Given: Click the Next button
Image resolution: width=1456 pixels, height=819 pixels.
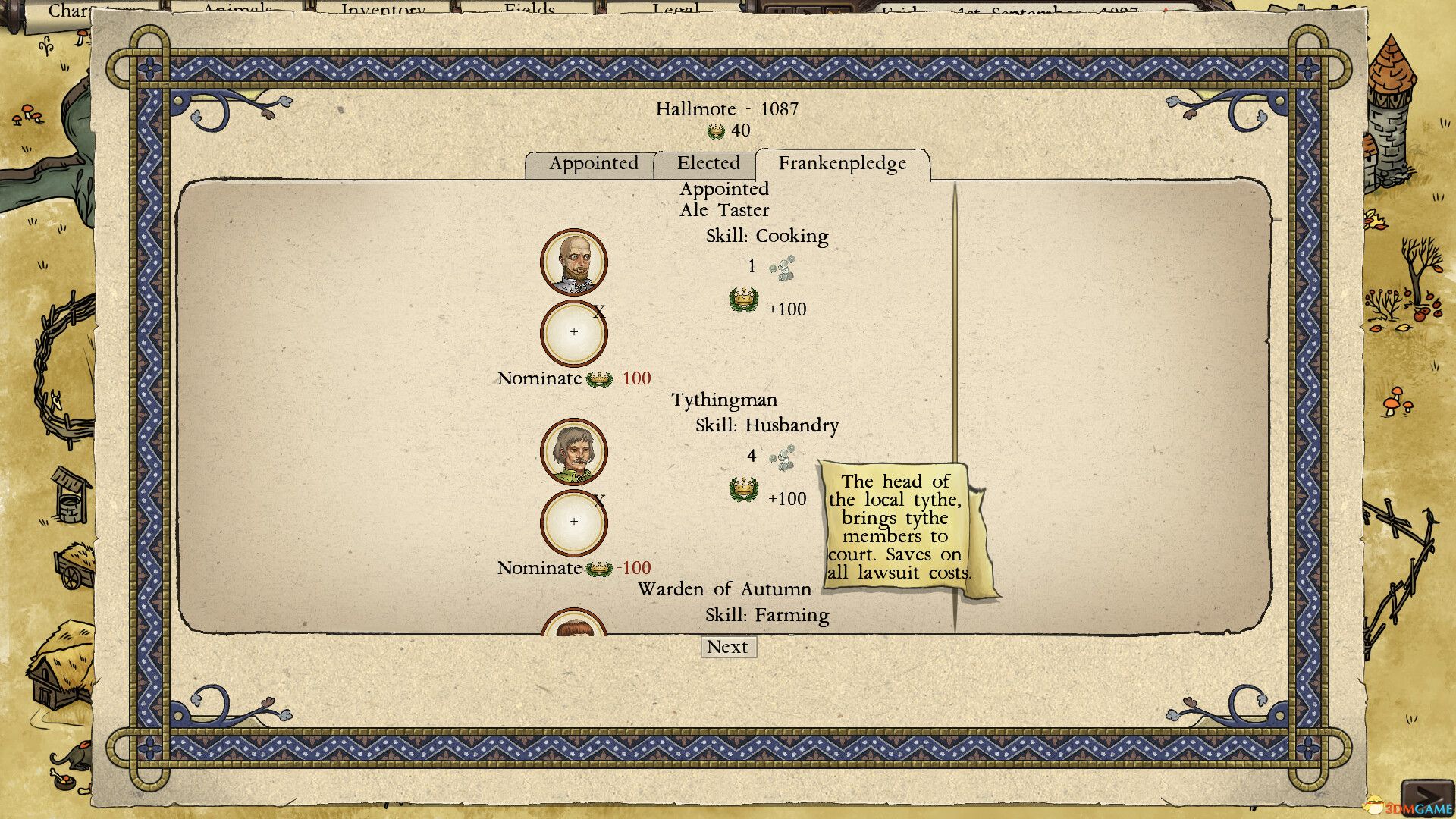Looking at the screenshot, I should click(727, 647).
